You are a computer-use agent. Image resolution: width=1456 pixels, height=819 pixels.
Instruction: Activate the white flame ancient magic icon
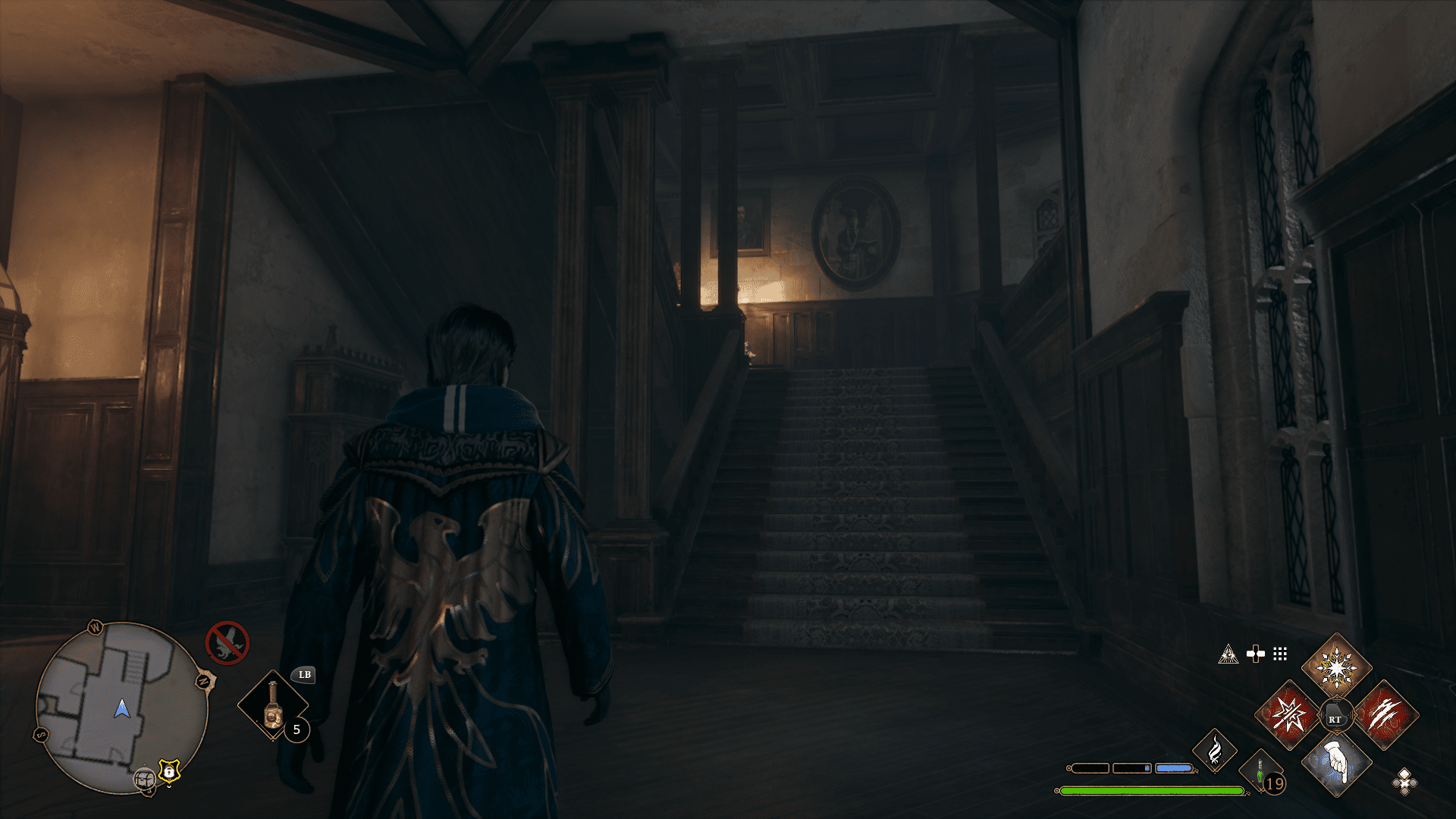pos(1214,751)
